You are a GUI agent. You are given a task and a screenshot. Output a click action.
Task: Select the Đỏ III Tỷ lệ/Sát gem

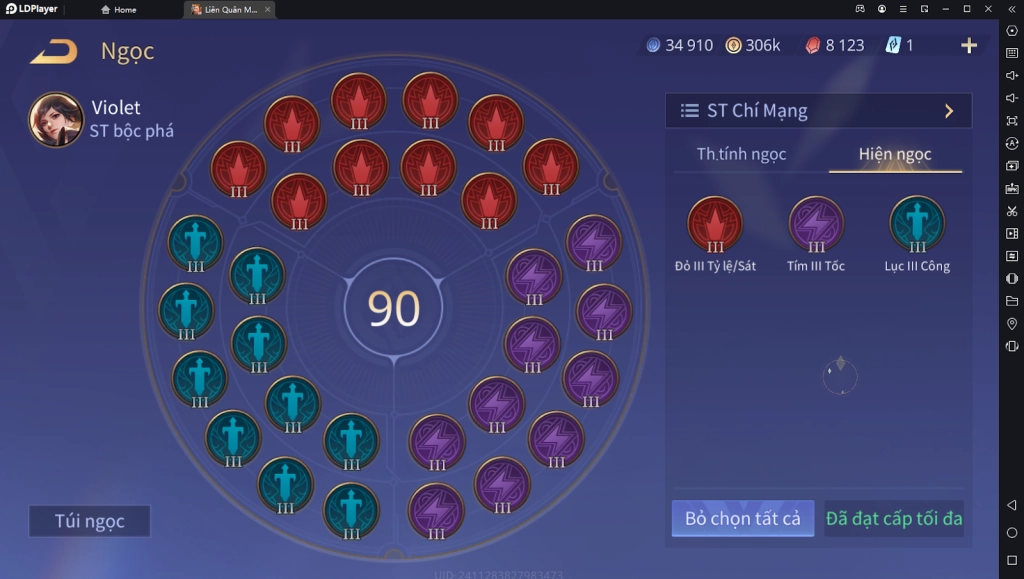[x=714, y=224]
